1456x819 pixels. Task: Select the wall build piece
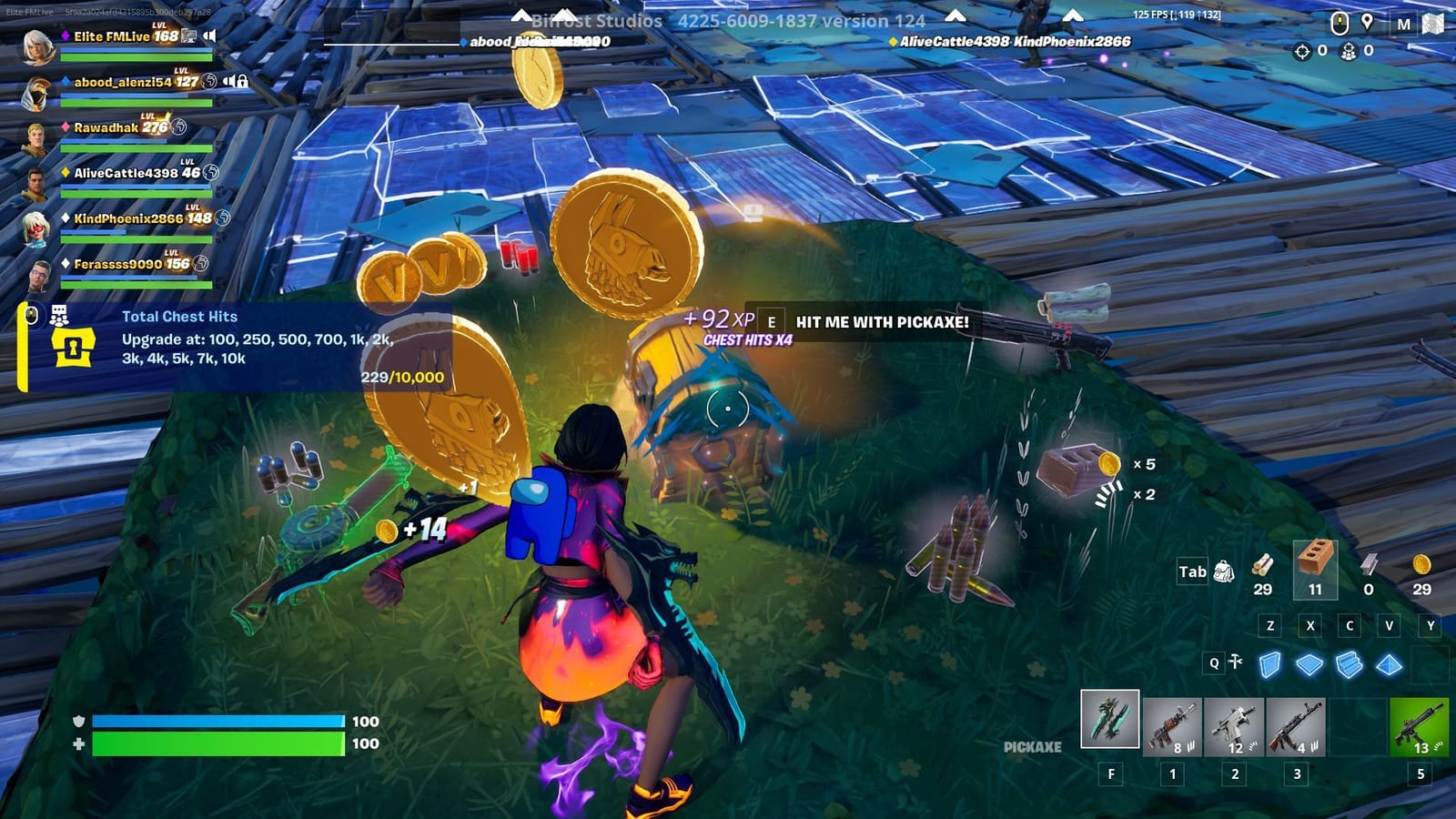tap(1270, 663)
